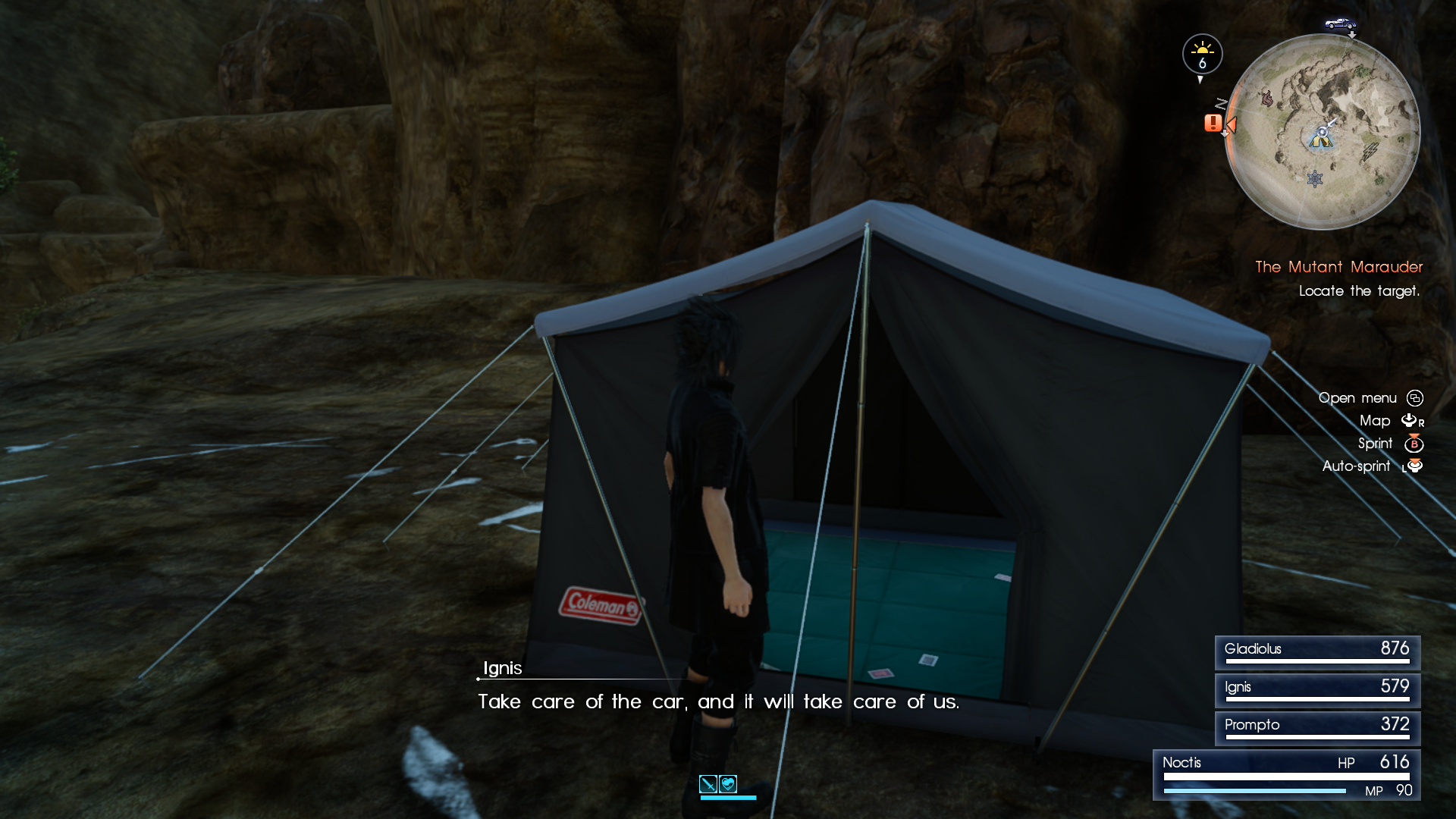Select Noctis's status panel
Screen dimensions: 1456x819
(x=1286, y=775)
